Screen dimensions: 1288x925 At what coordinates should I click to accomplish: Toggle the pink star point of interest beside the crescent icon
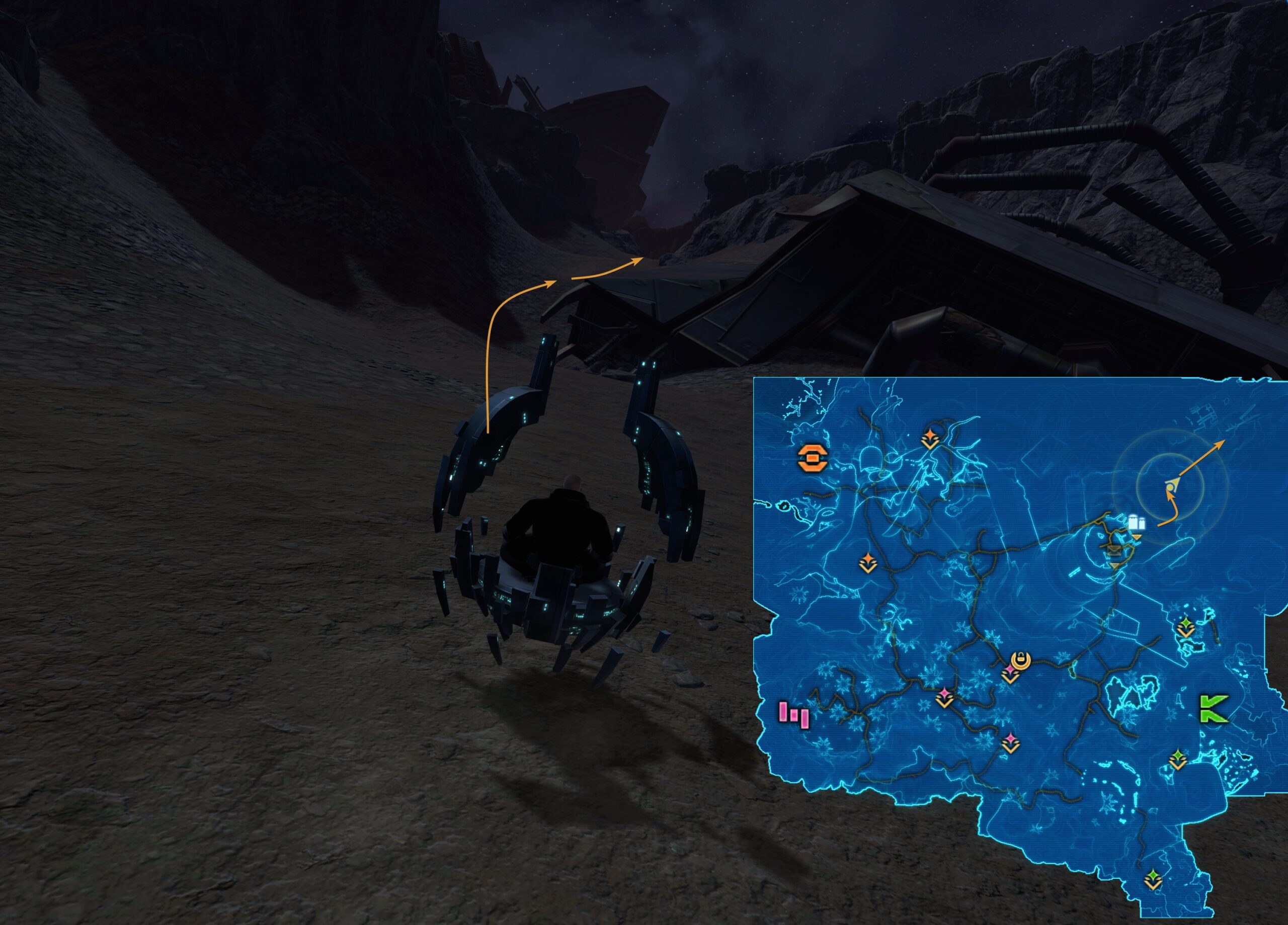tap(1010, 670)
